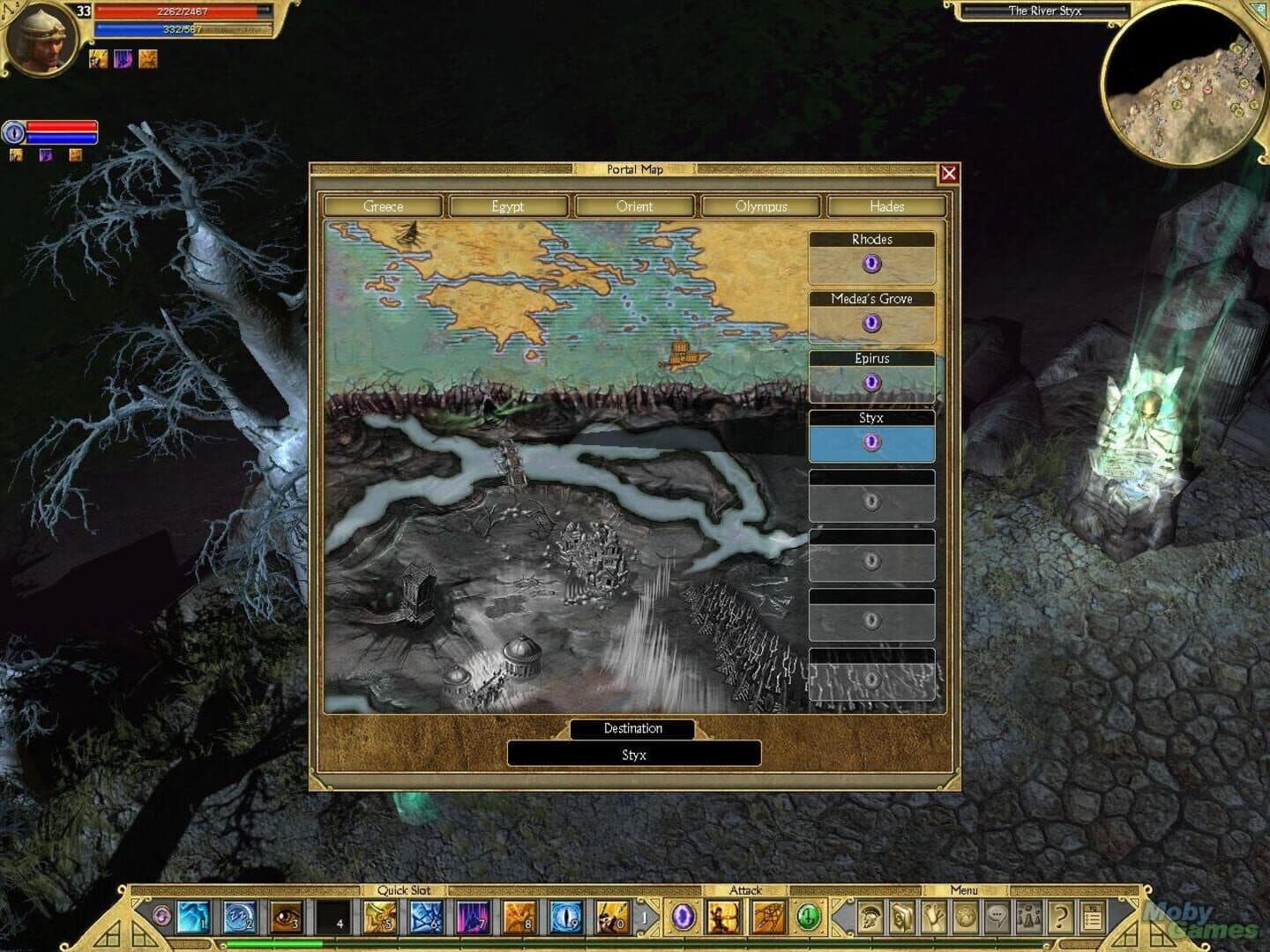Confirm travel to Styx in Destination field
1270x952 pixels.
point(634,754)
